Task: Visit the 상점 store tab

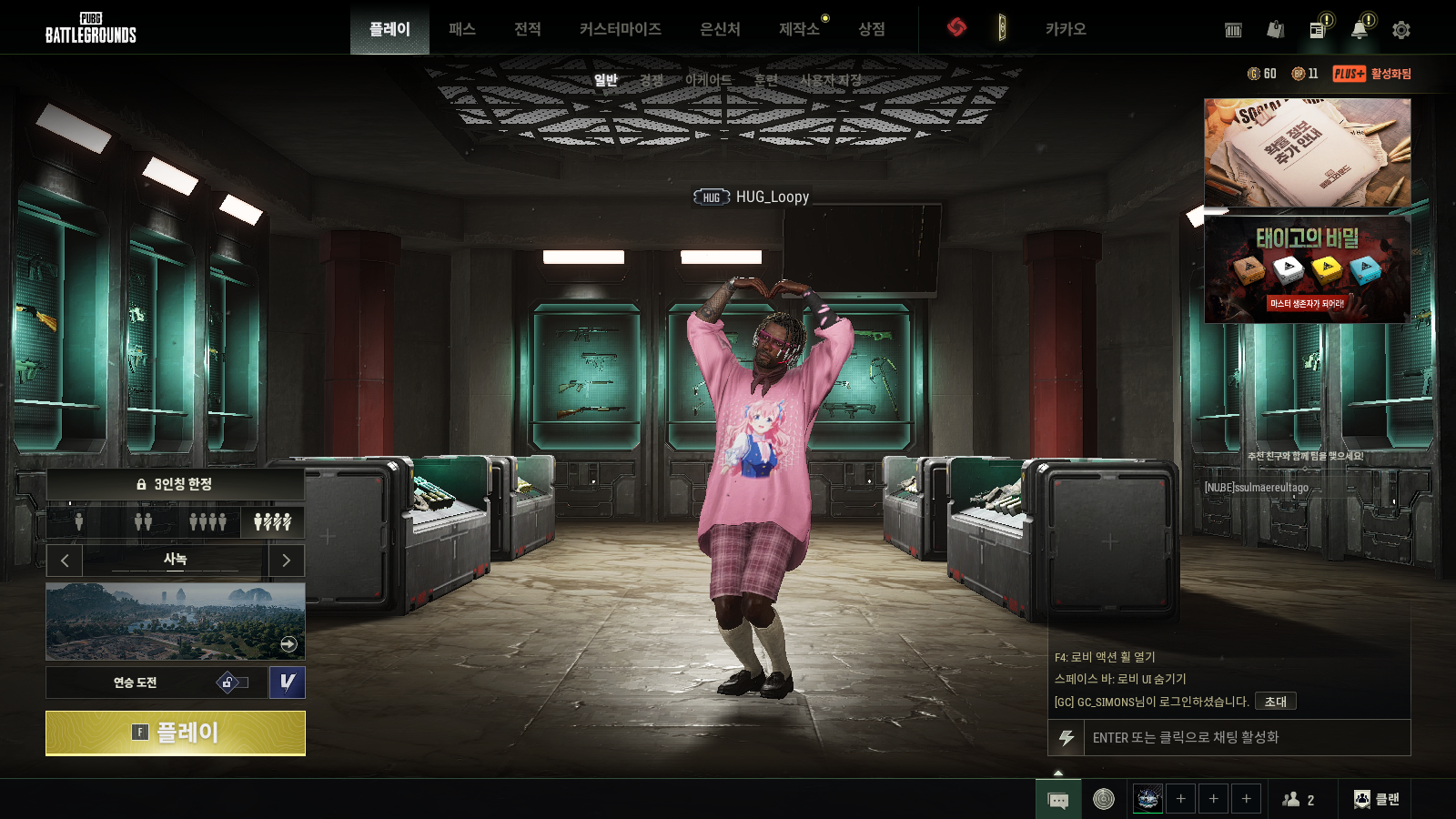Action: tap(872, 29)
